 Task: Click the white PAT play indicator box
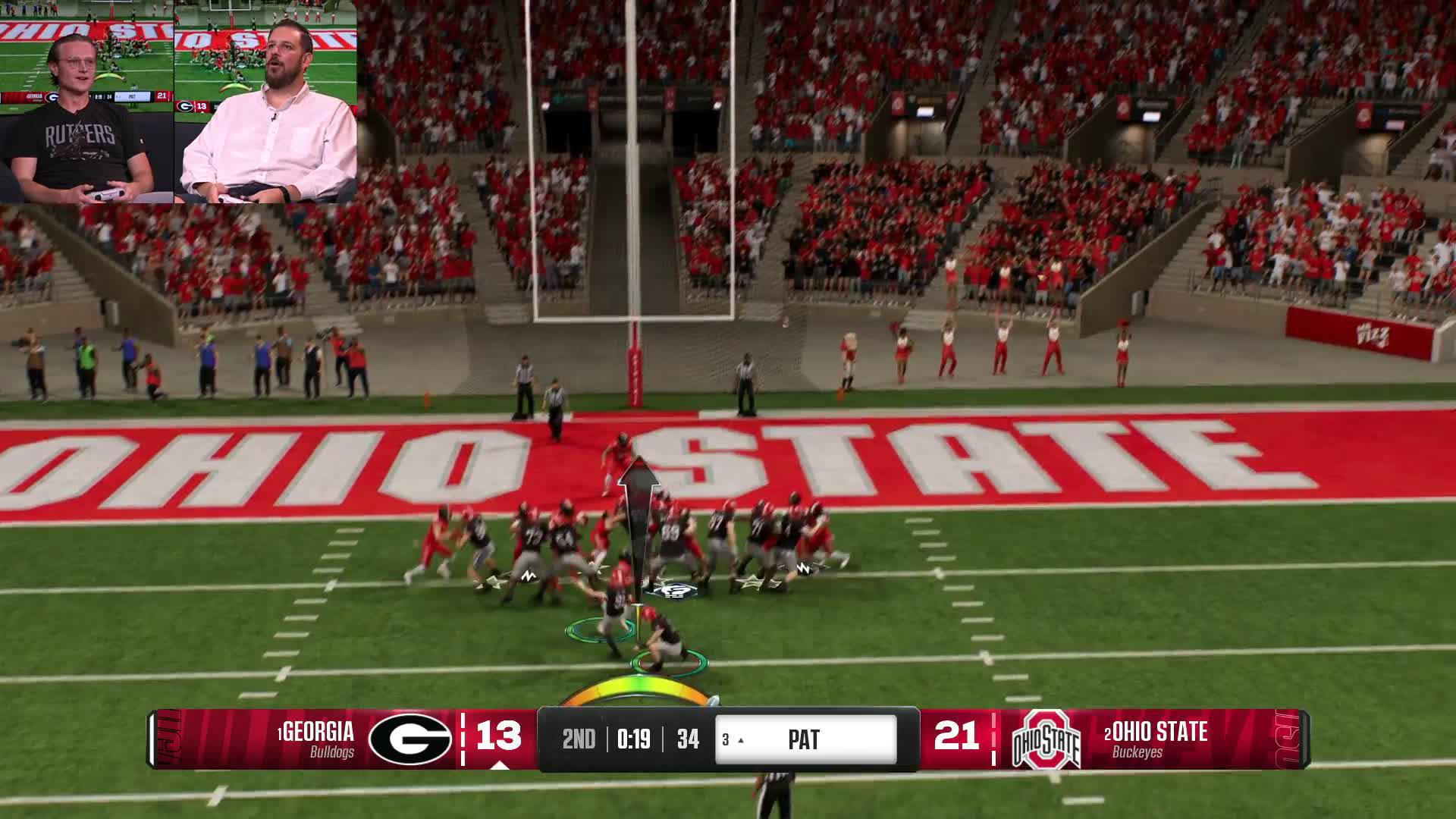(802, 738)
